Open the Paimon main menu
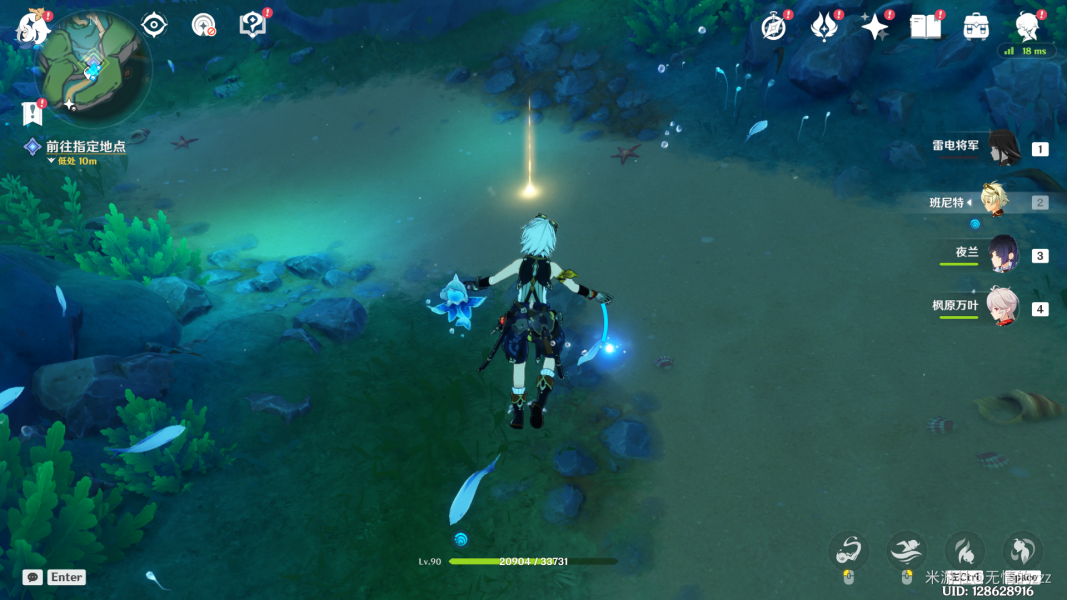The image size is (1067, 600). coord(31,29)
